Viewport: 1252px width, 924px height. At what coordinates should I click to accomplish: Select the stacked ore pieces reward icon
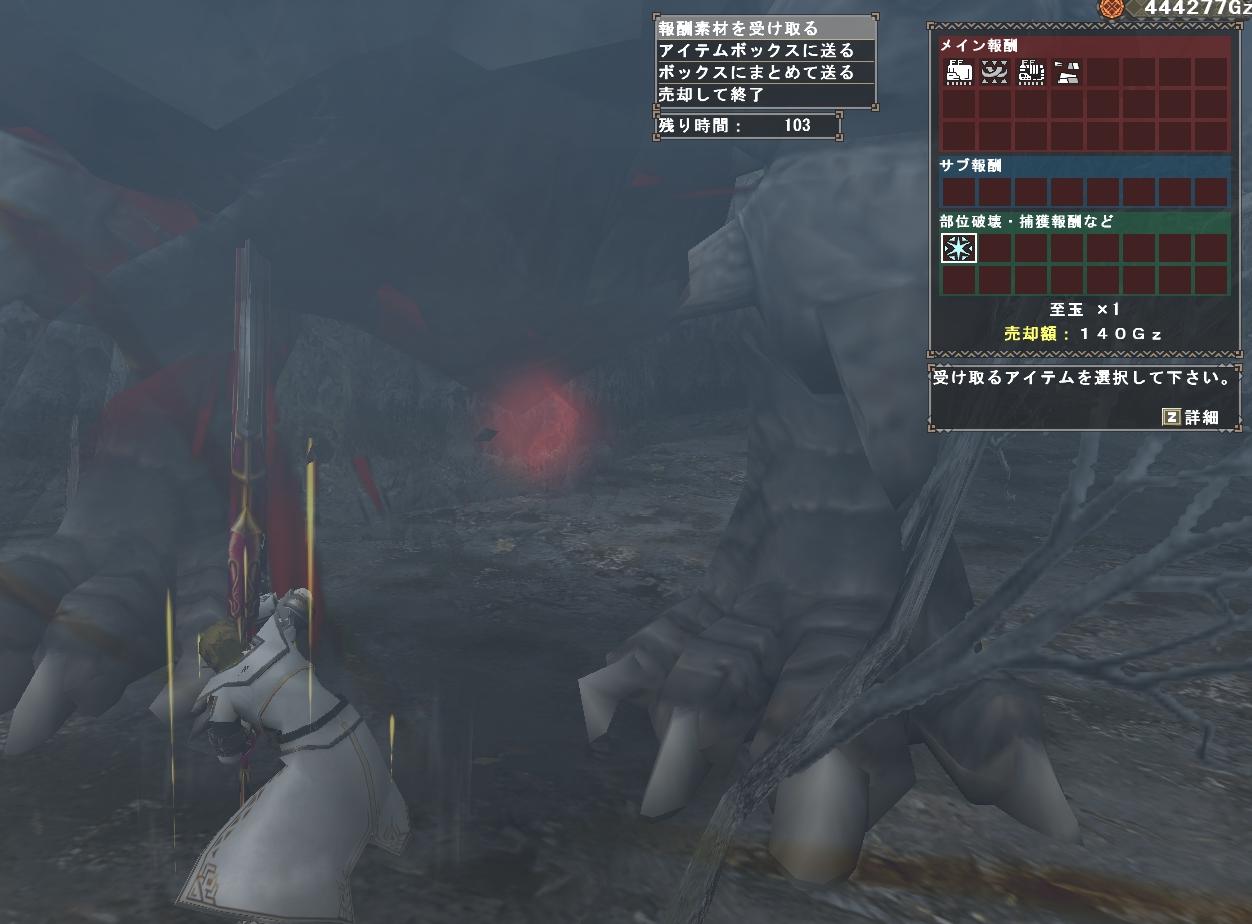pos(1067,72)
